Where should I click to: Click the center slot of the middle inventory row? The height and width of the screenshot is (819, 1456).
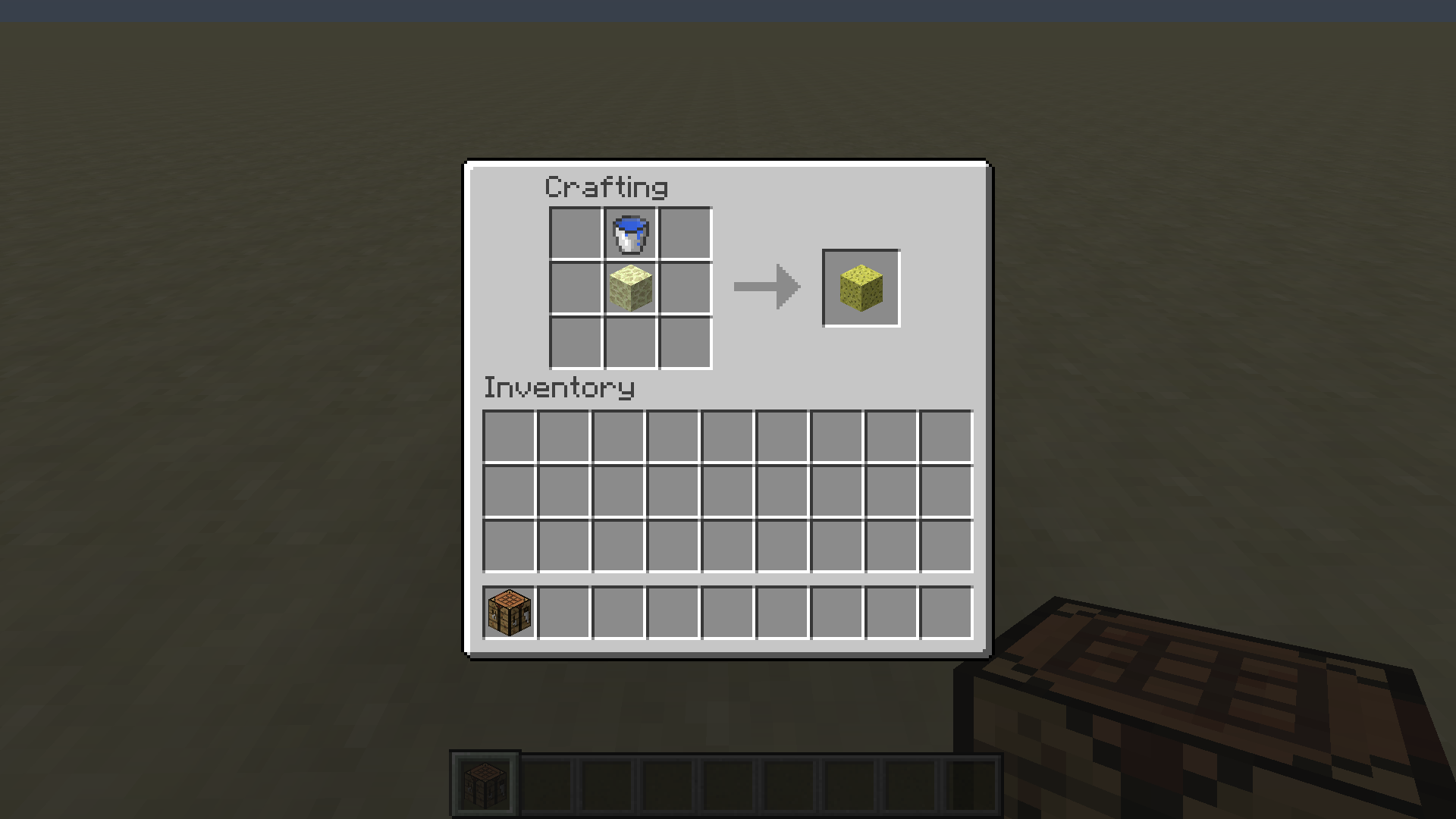pos(728,491)
